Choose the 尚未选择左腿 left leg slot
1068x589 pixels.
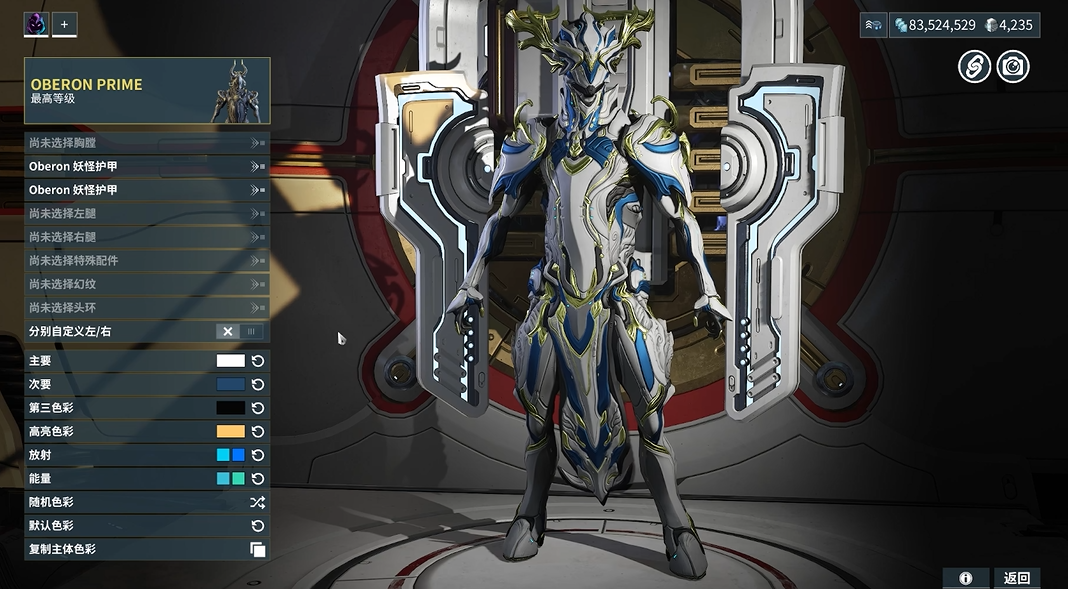(146, 213)
